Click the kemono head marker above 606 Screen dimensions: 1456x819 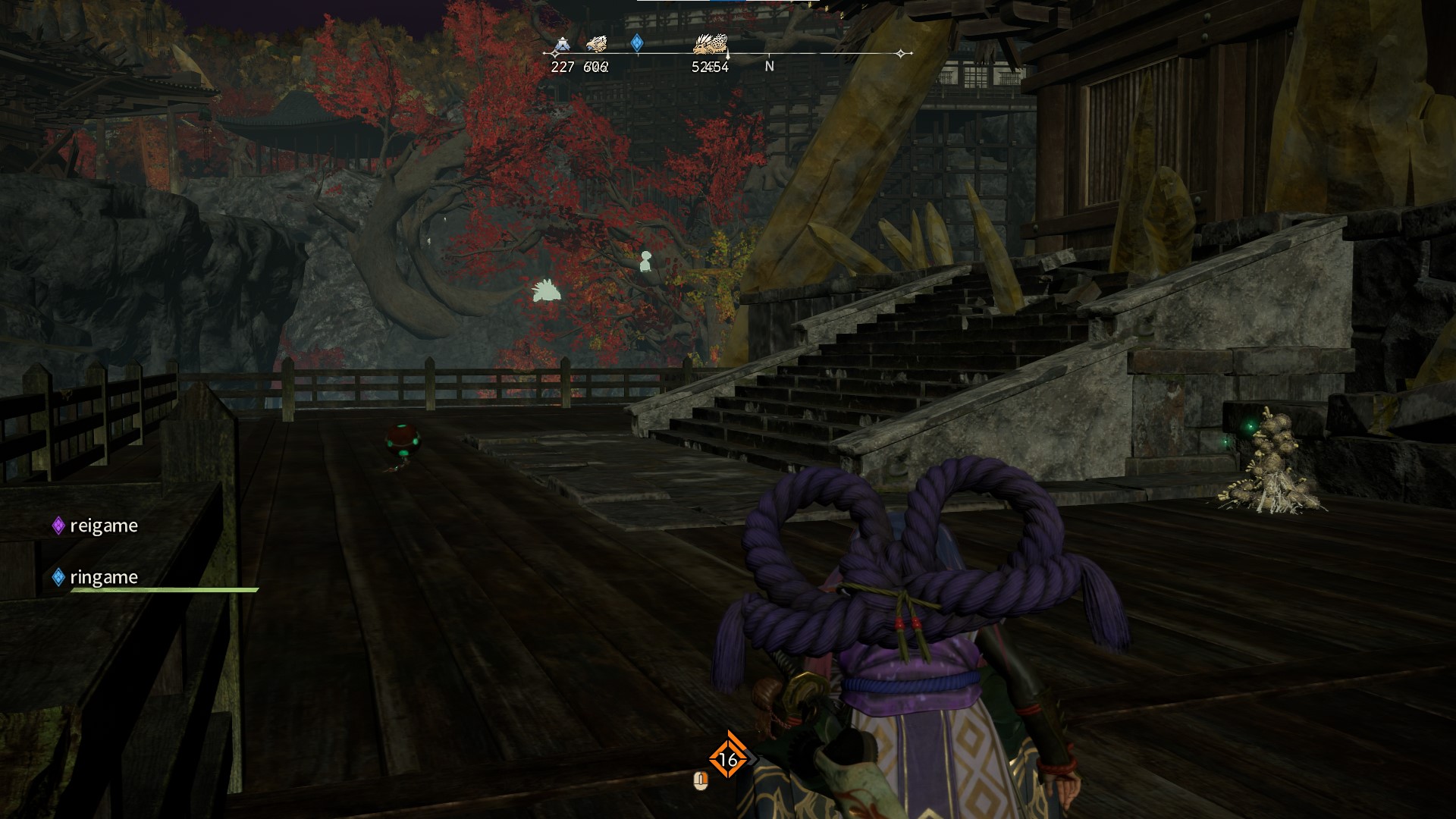(596, 44)
